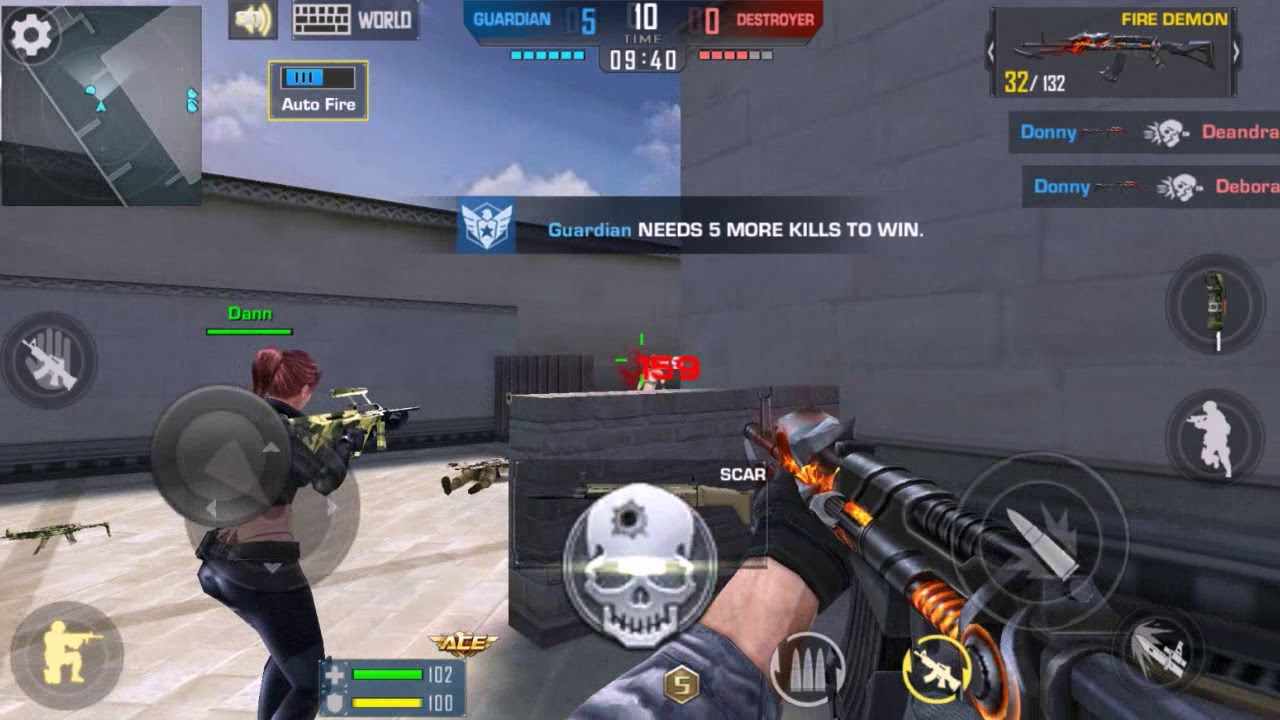Image resolution: width=1280 pixels, height=720 pixels.
Task: Open the WORLD chat channel
Action: pyautogui.click(x=386, y=20)
